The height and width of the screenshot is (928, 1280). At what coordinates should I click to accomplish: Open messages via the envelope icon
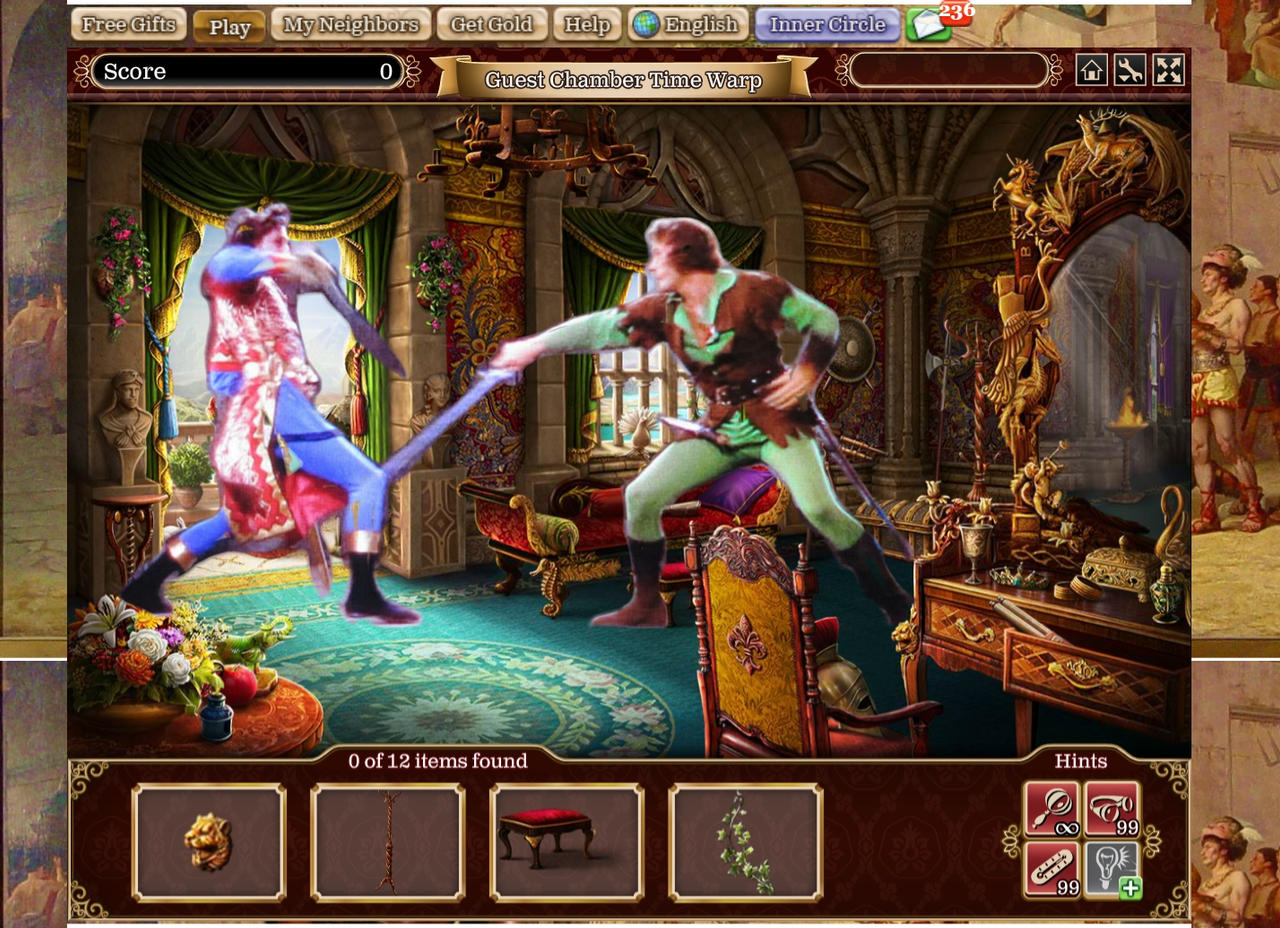(x=929, y=24)
